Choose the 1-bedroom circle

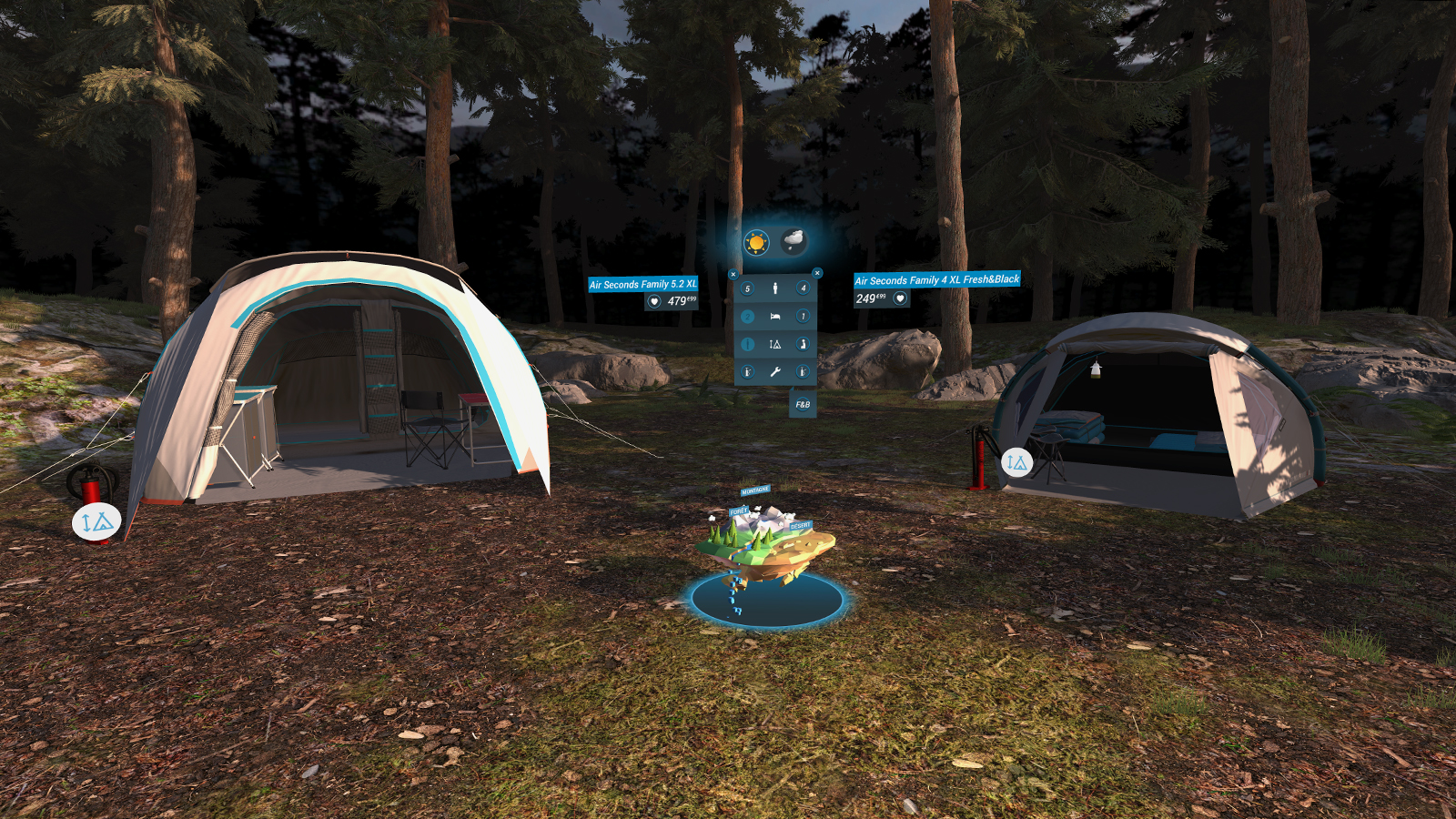803,317
